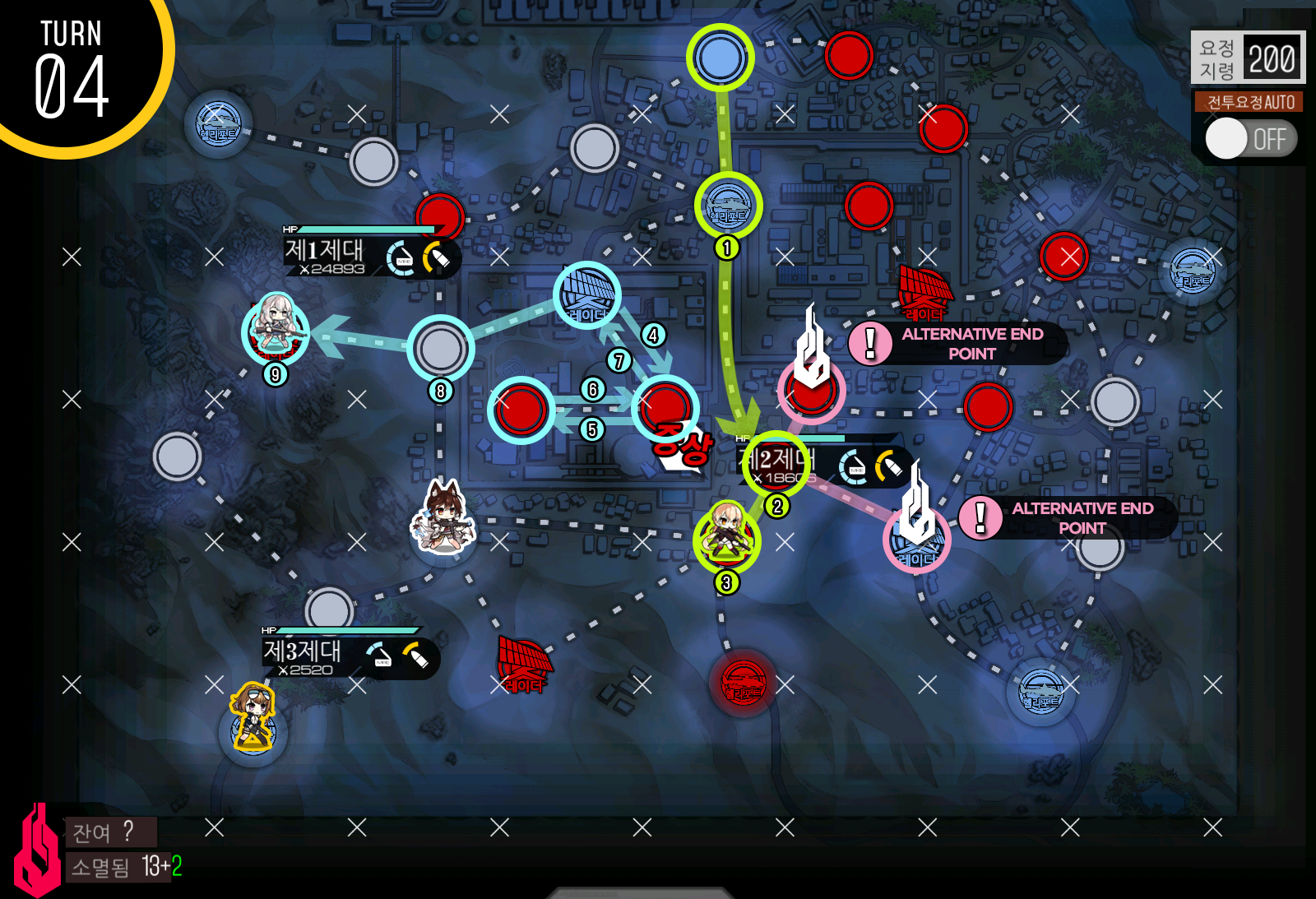This screenshot has width=1316, height=899.
Task: Click the HP bar on the 제1제대 panel
Action: coord(368,229)
